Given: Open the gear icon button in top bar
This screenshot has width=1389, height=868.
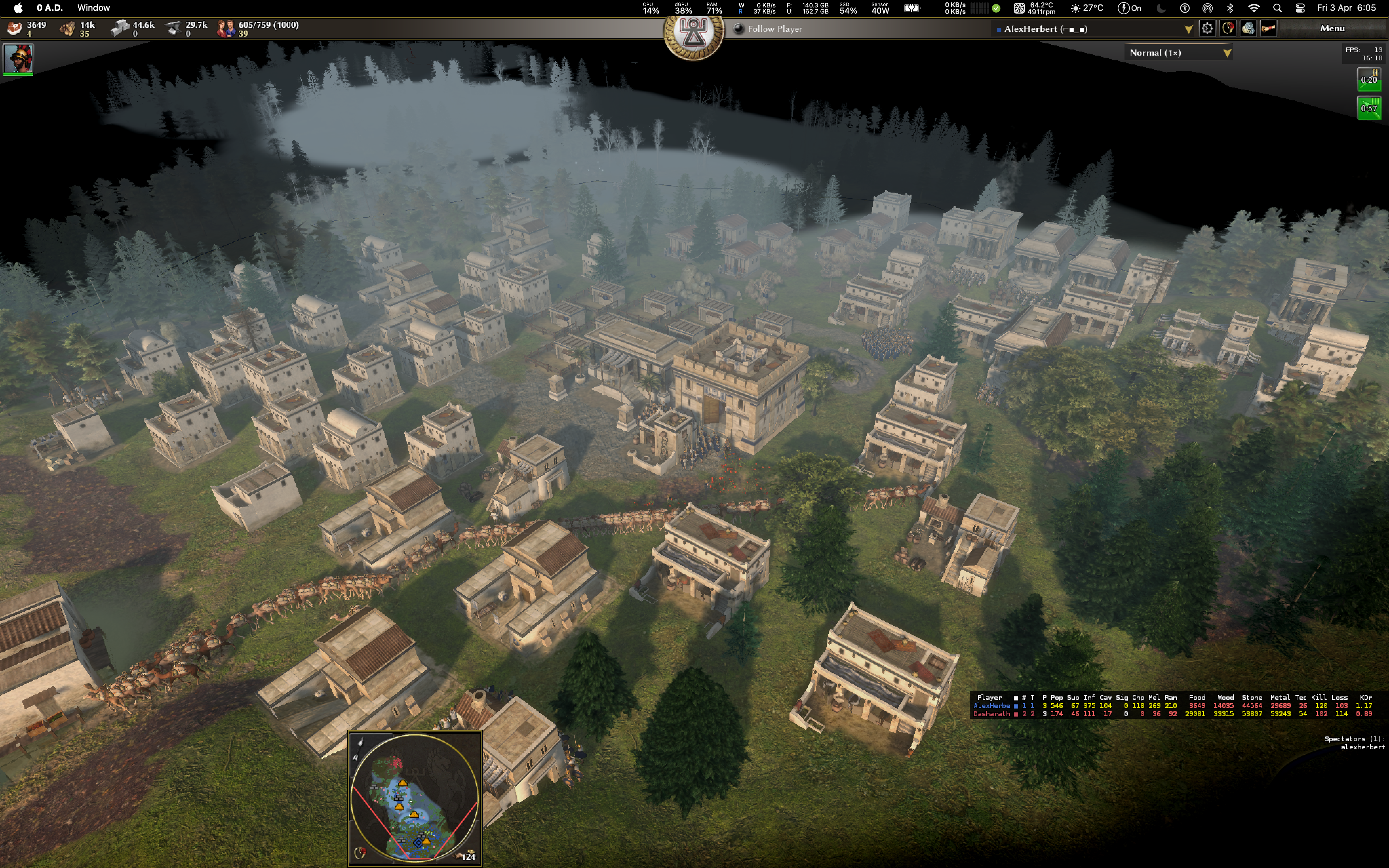Looking at the screenshot, I should point(1207,29).
